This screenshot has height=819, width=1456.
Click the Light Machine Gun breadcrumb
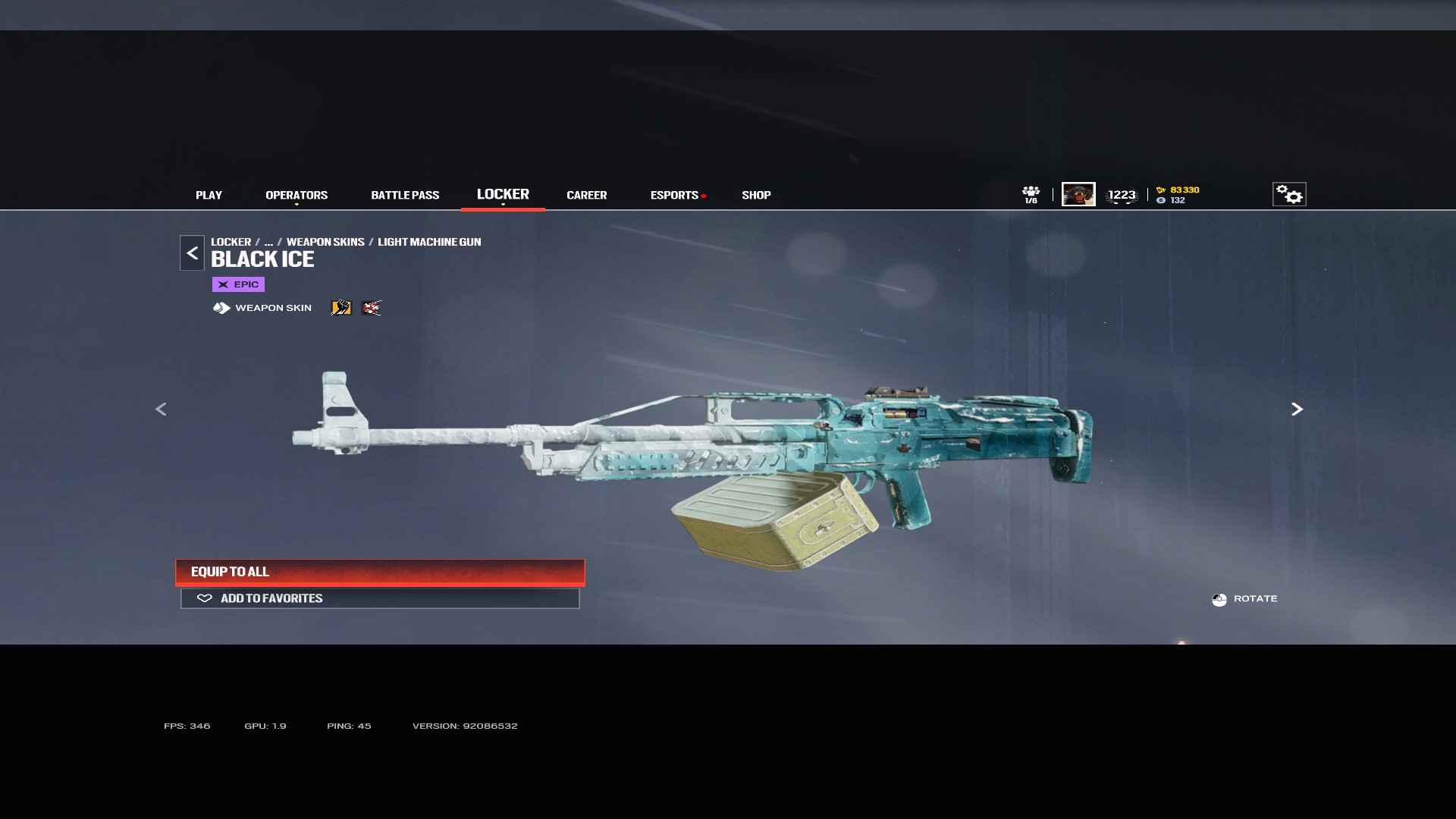(x=429, y=242)
